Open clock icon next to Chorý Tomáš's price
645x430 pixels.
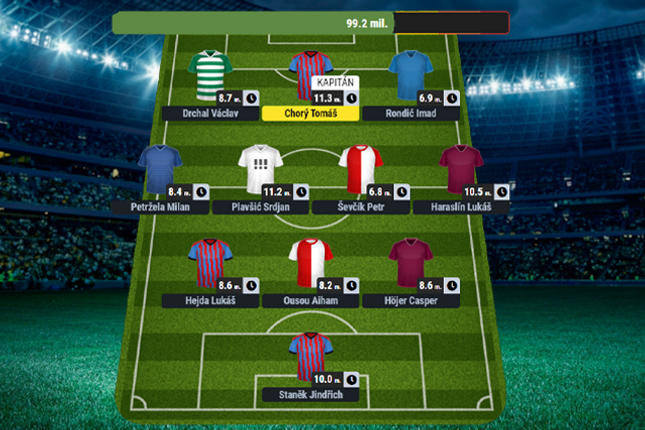[351, 98]
